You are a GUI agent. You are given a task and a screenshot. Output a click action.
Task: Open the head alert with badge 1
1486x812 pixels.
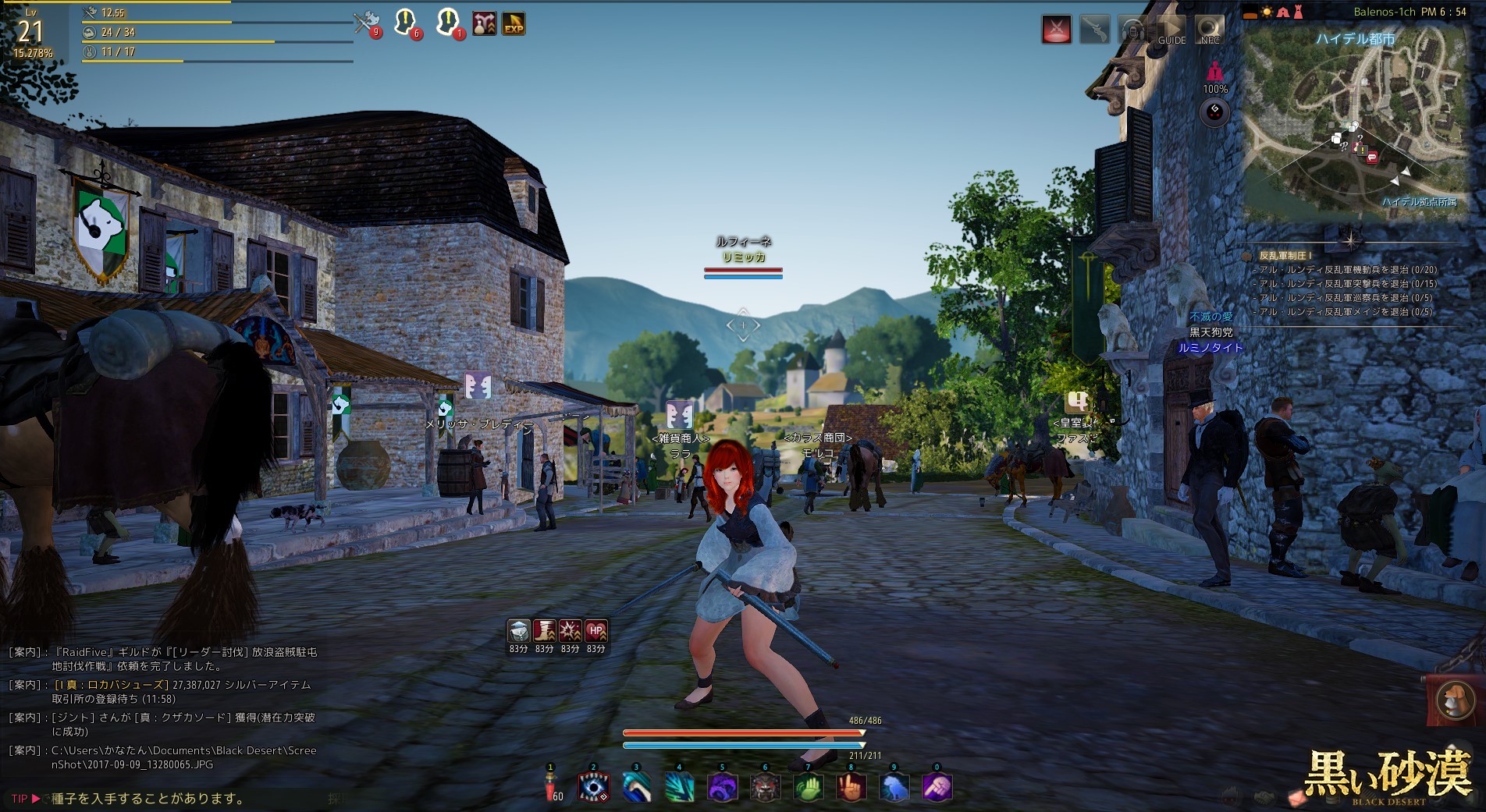(448, 23)
